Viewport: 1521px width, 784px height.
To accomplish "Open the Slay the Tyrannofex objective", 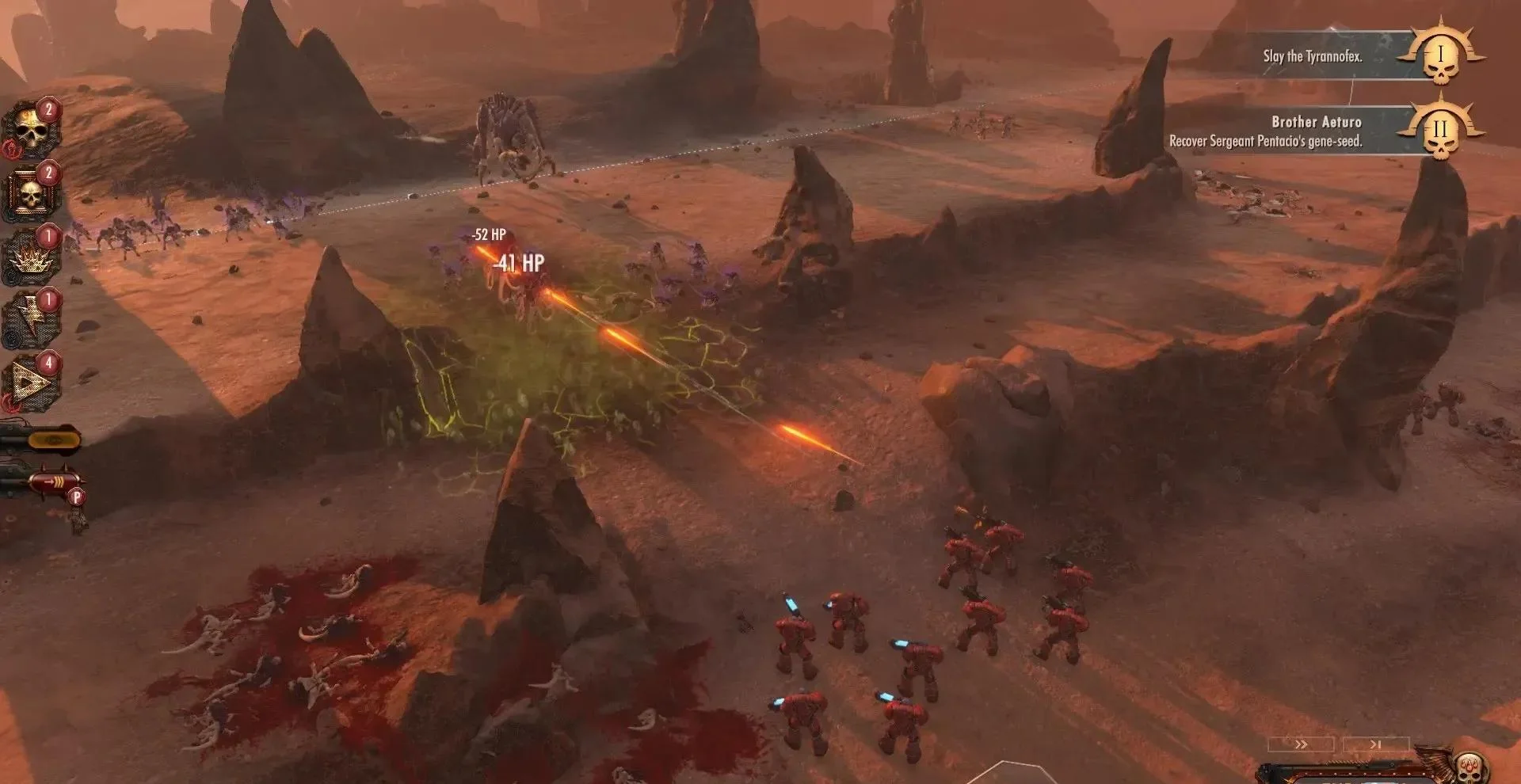I will pos(1313,56).
